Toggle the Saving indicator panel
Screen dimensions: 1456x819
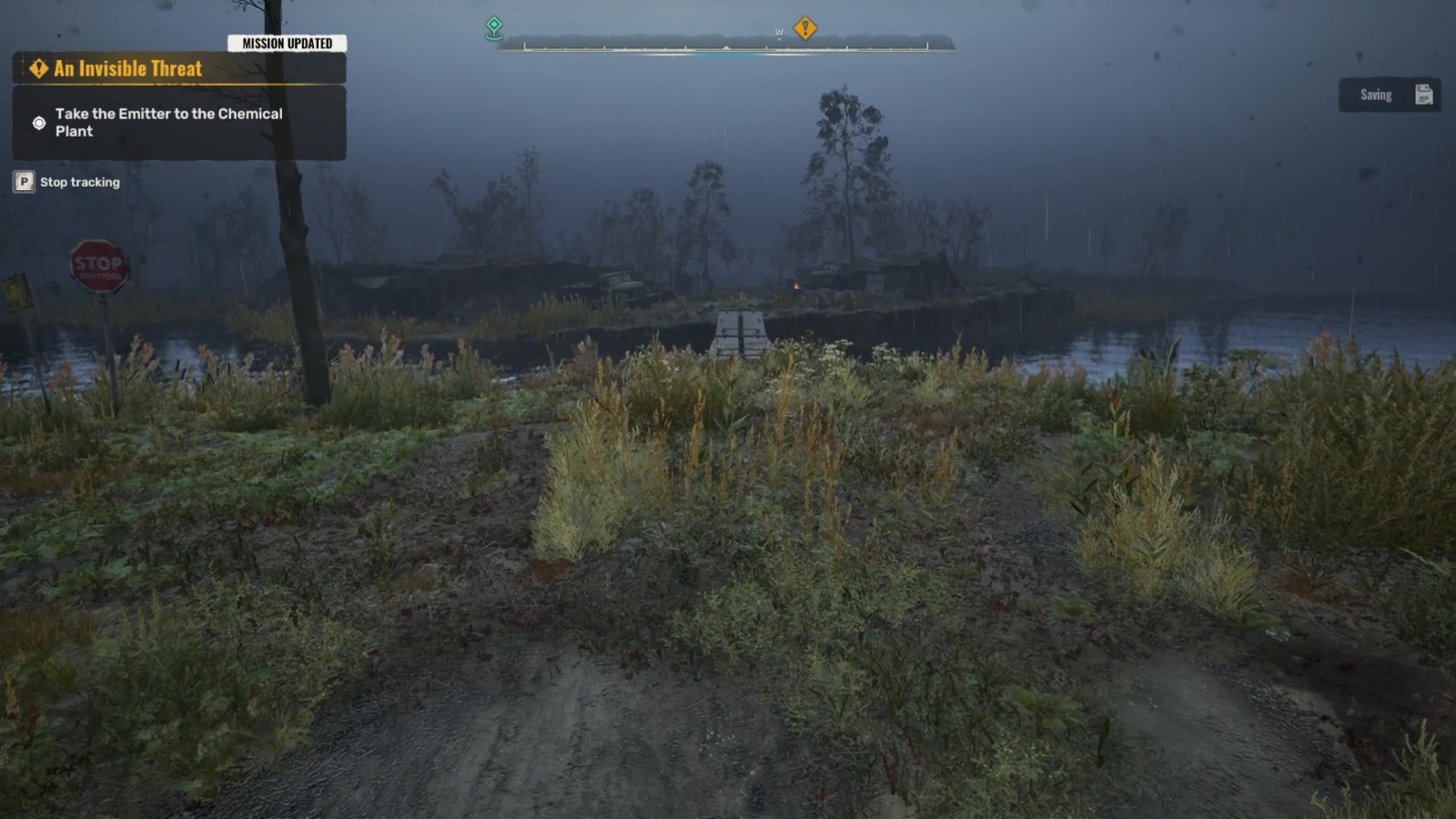click(x=1388, y=94)
